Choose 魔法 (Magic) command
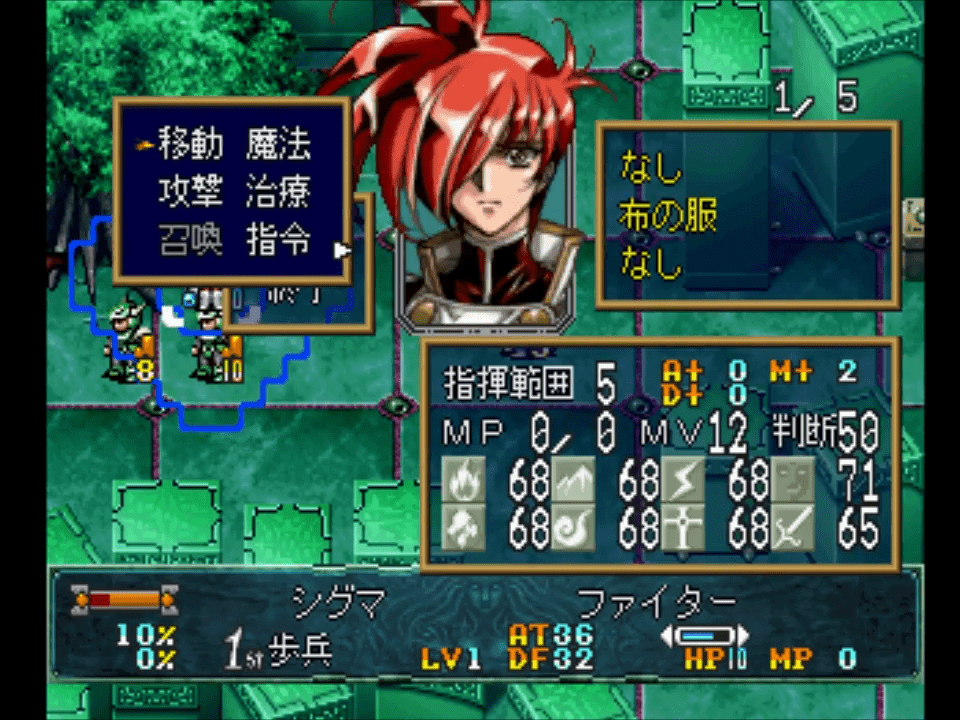960x720 pixels. coord(278,146)
